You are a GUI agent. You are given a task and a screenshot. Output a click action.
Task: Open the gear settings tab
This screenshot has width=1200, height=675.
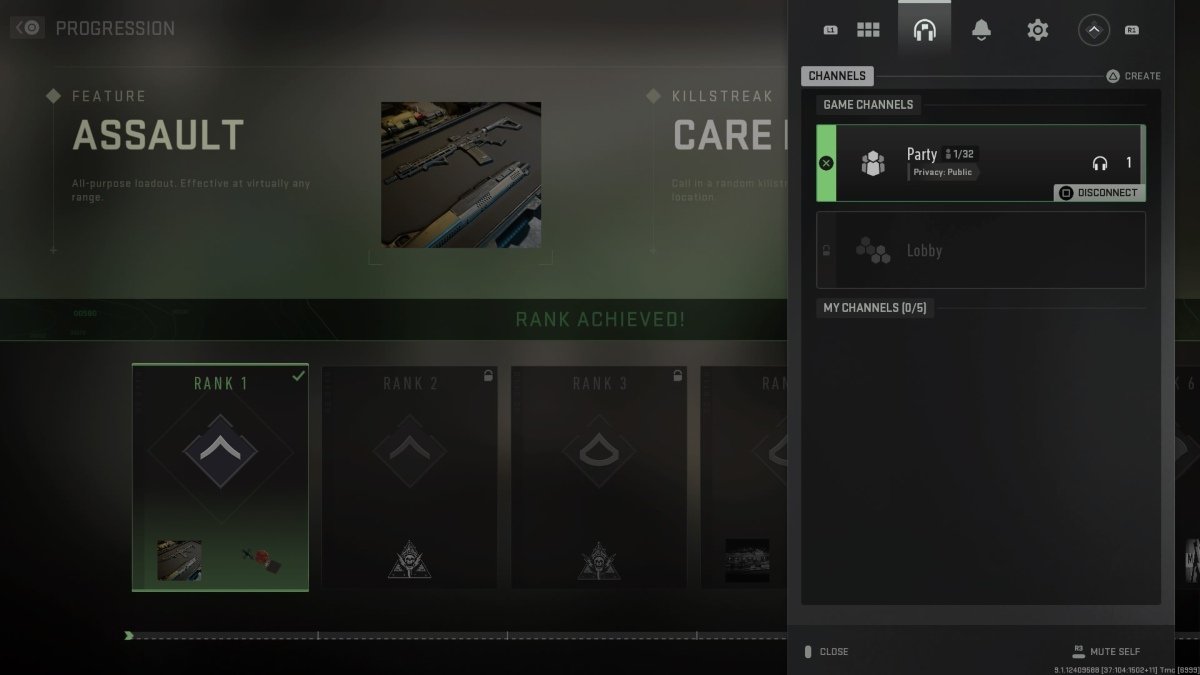coord(1037,30)
